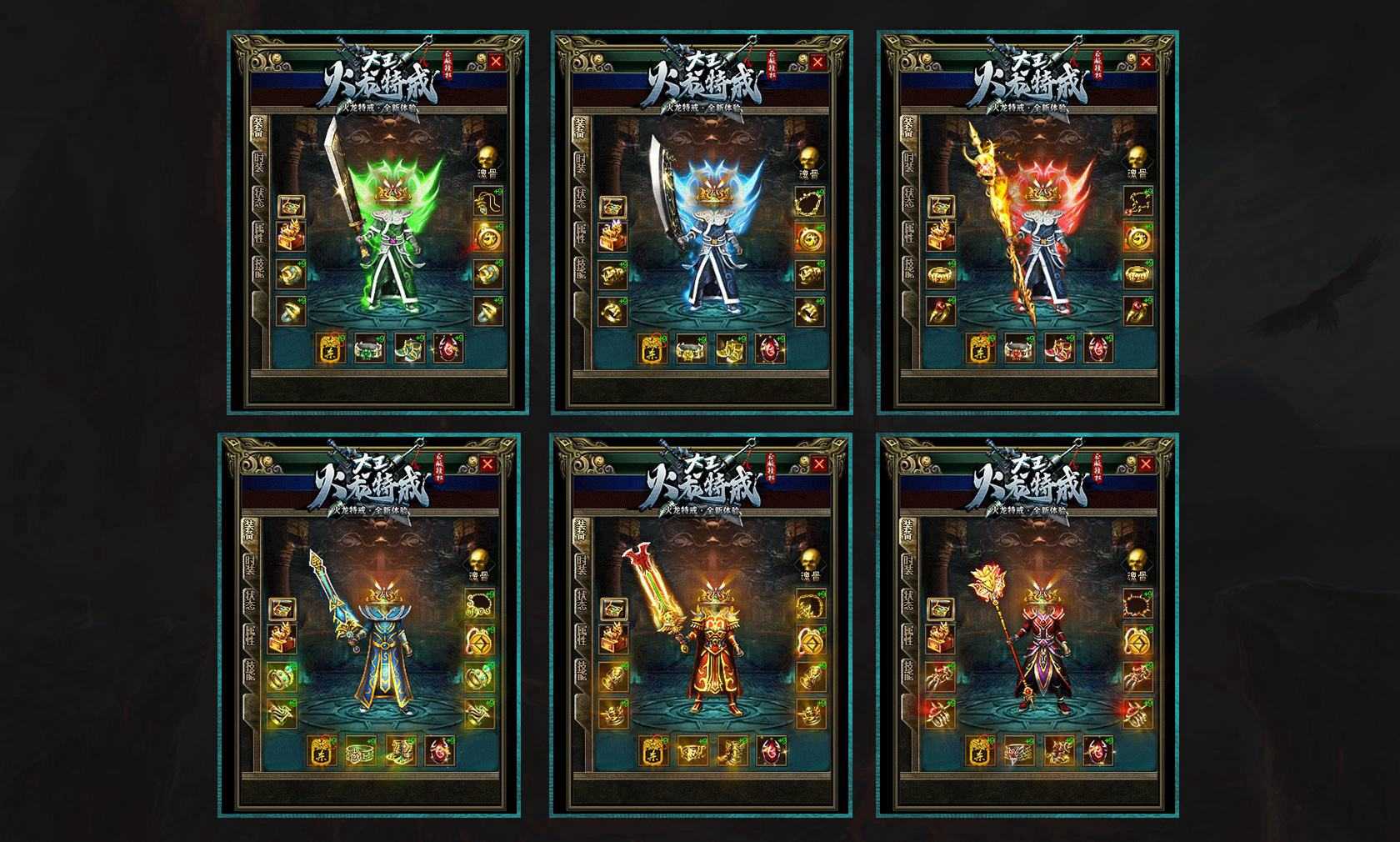
Task: Open 魂骨 skull icon in green-aura warrior panel
Action: pyautogui.click(x=487, y=160)
